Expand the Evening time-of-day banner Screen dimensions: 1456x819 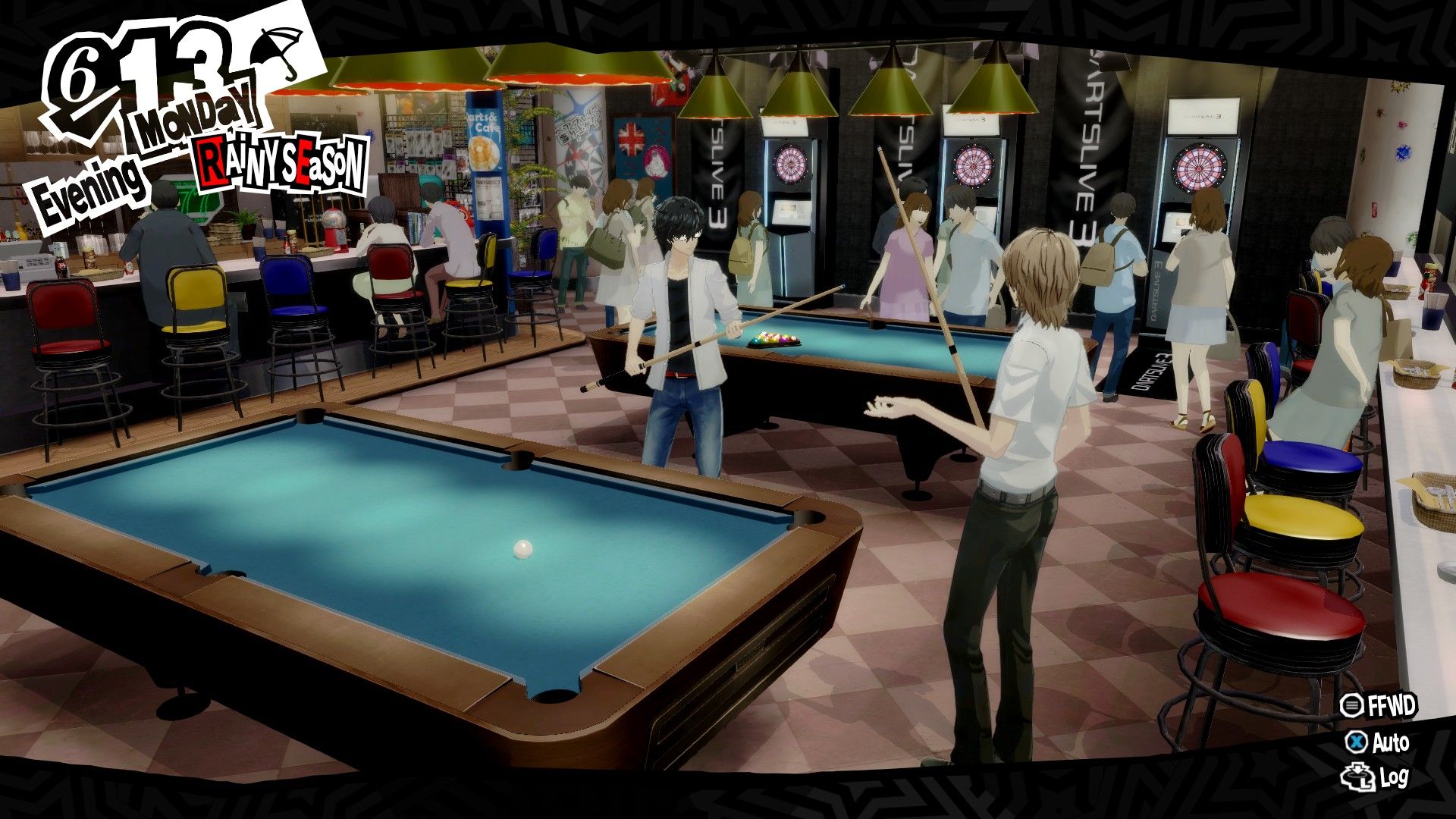click(x=91, y=178)
